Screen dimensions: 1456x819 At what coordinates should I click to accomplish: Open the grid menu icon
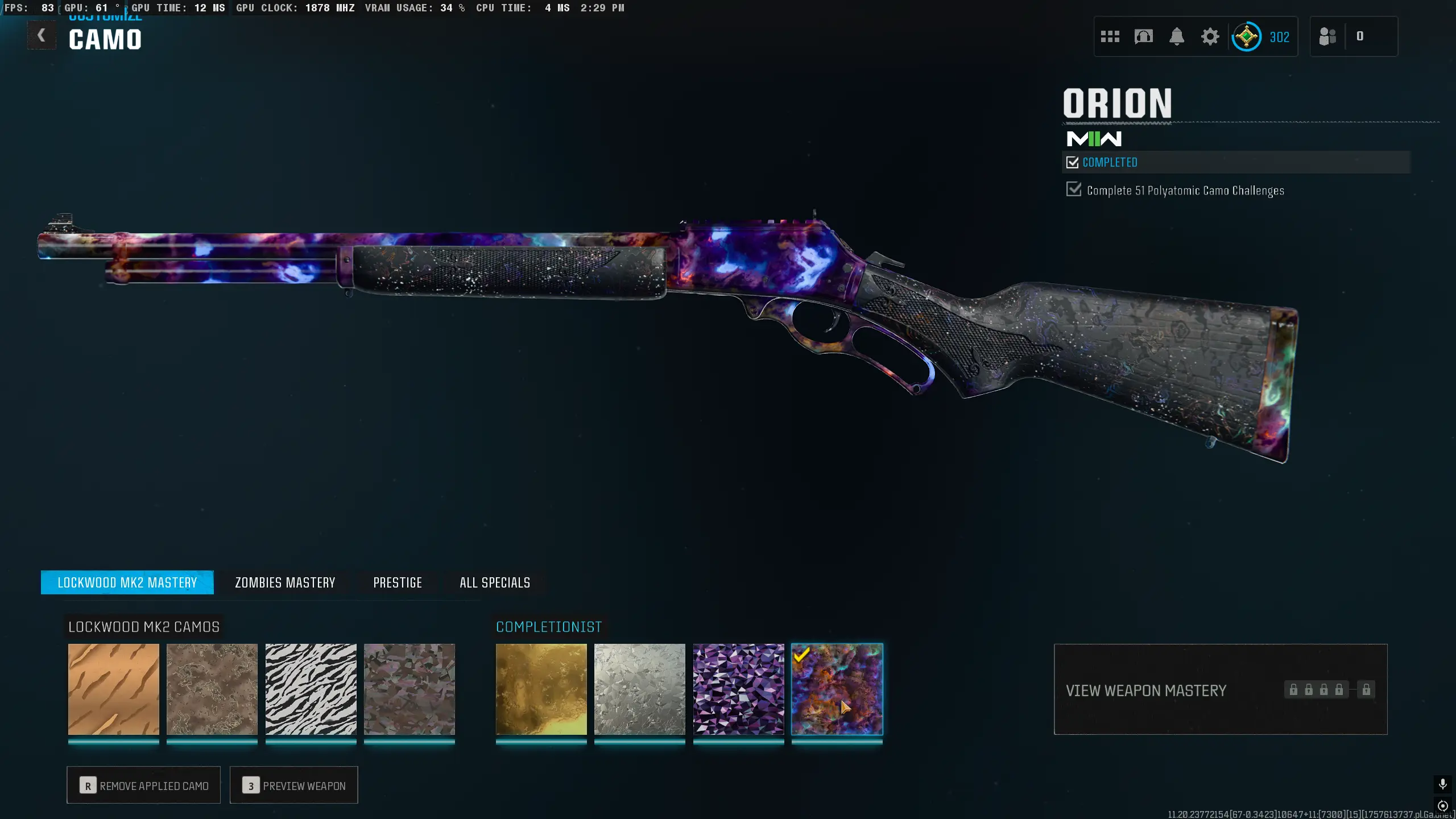click(1110, 37)
